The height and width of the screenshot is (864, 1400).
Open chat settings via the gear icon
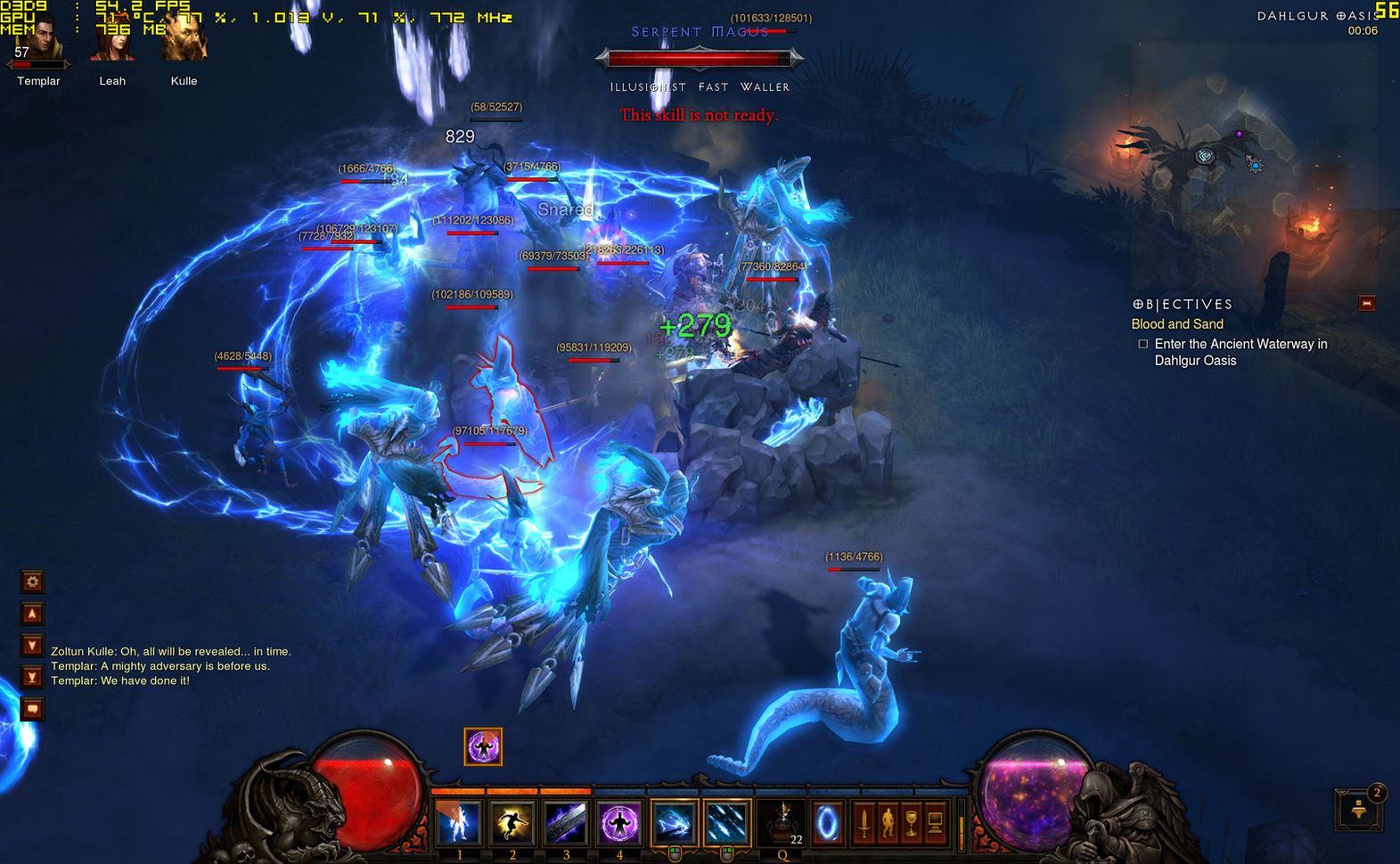(x=32, y=581)
